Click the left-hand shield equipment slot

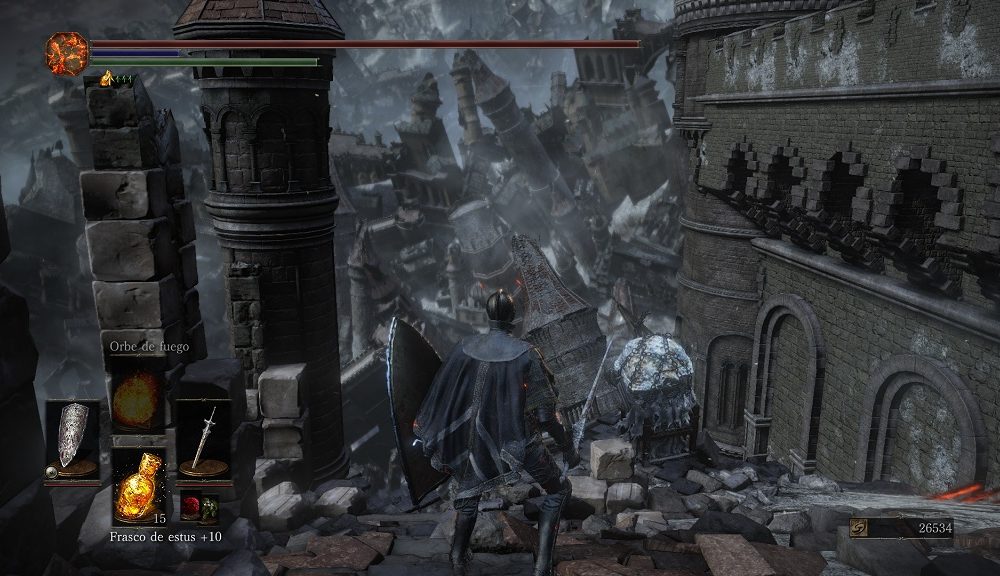pyautogui.click(x=72, y=441)
